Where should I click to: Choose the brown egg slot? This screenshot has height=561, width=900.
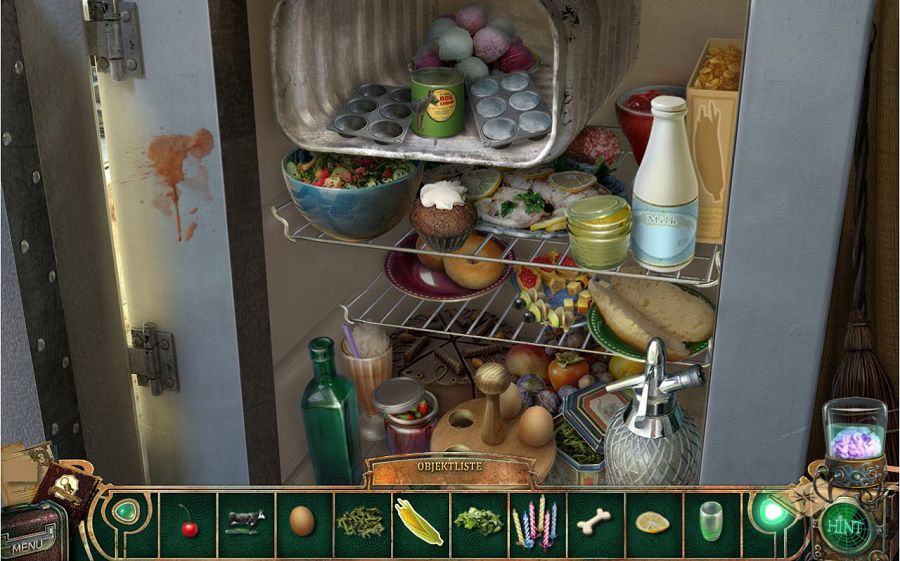(x=302, y=521)
